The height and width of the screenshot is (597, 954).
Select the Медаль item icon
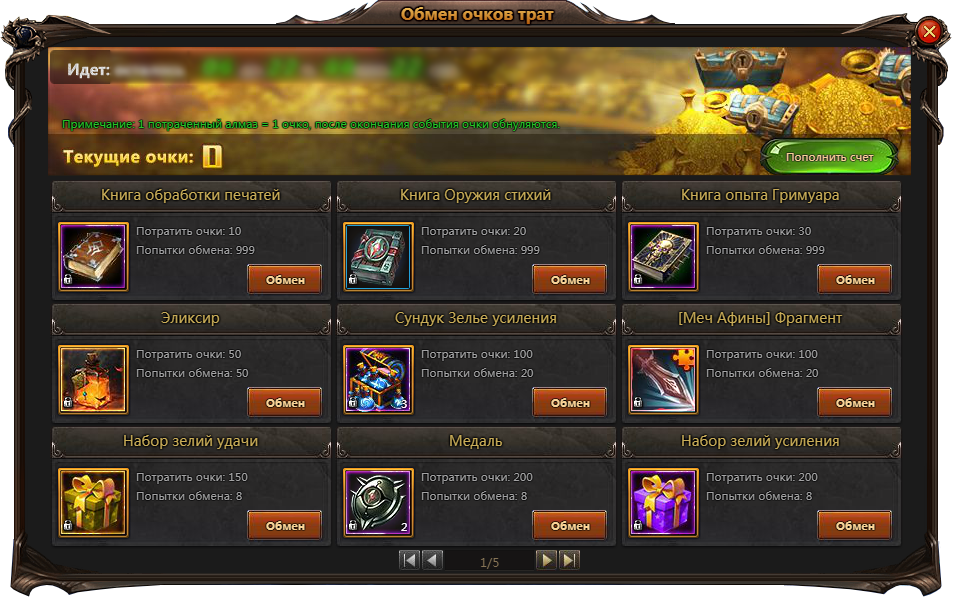378,503
